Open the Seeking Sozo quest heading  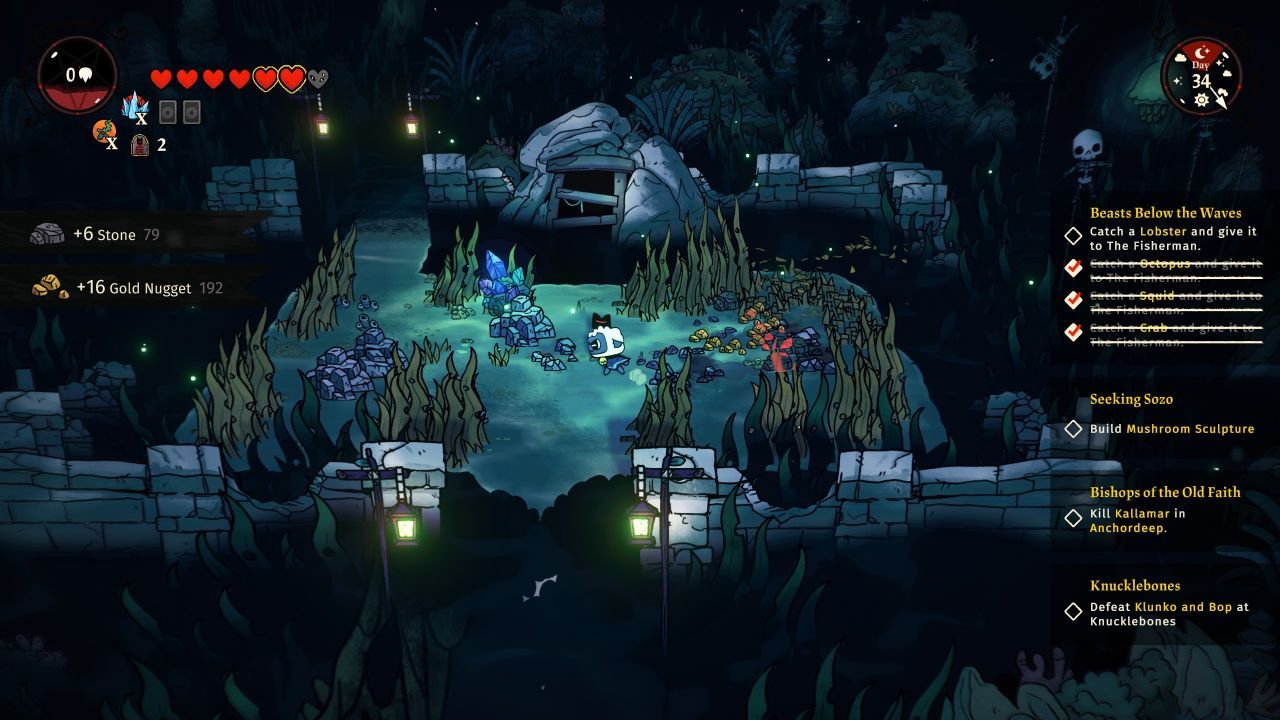click(1131, 399)
